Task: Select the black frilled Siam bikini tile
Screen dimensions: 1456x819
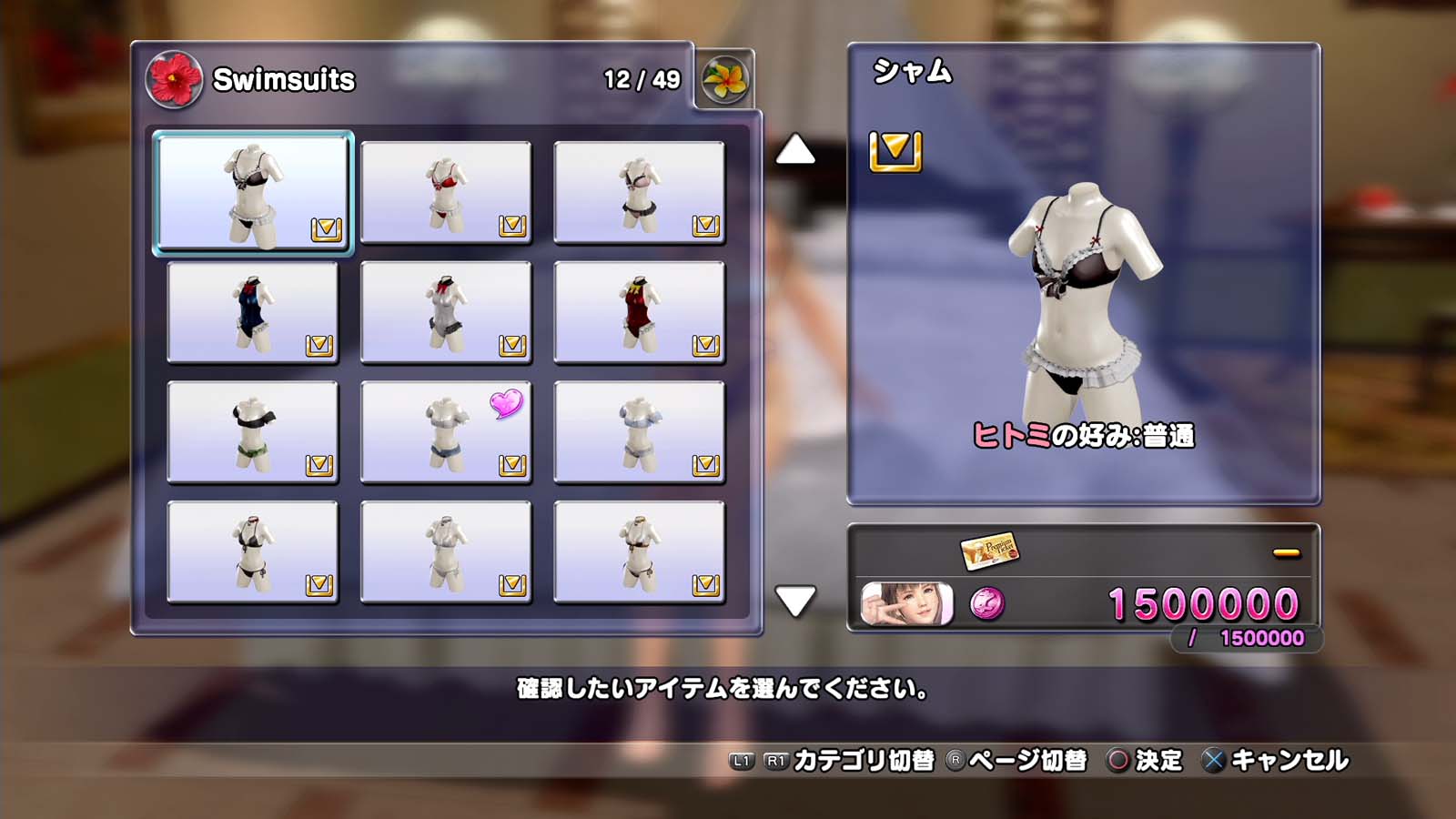Action: click(253, 192)
